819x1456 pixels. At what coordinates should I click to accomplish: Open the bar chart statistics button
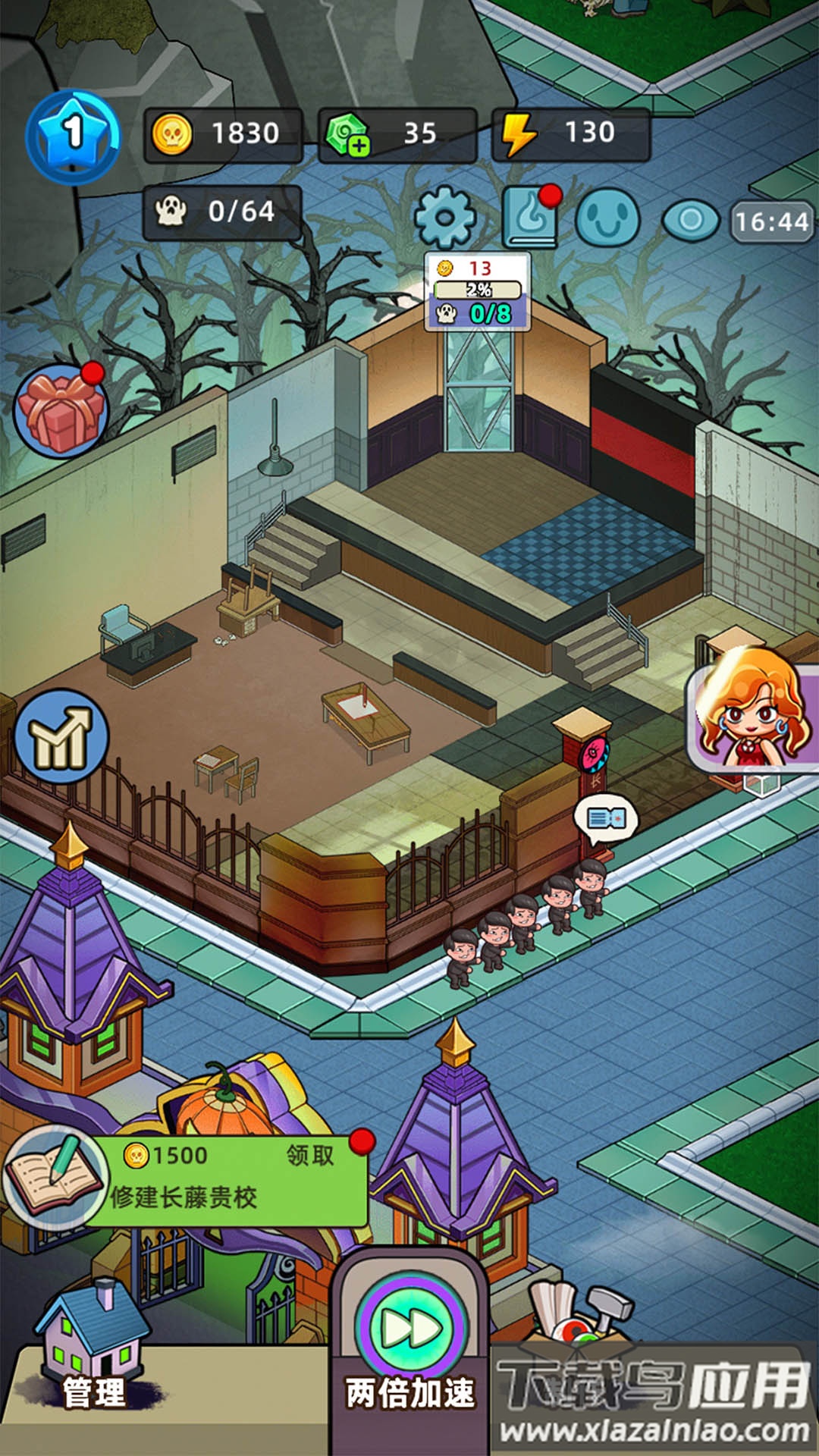click(61, 736)
